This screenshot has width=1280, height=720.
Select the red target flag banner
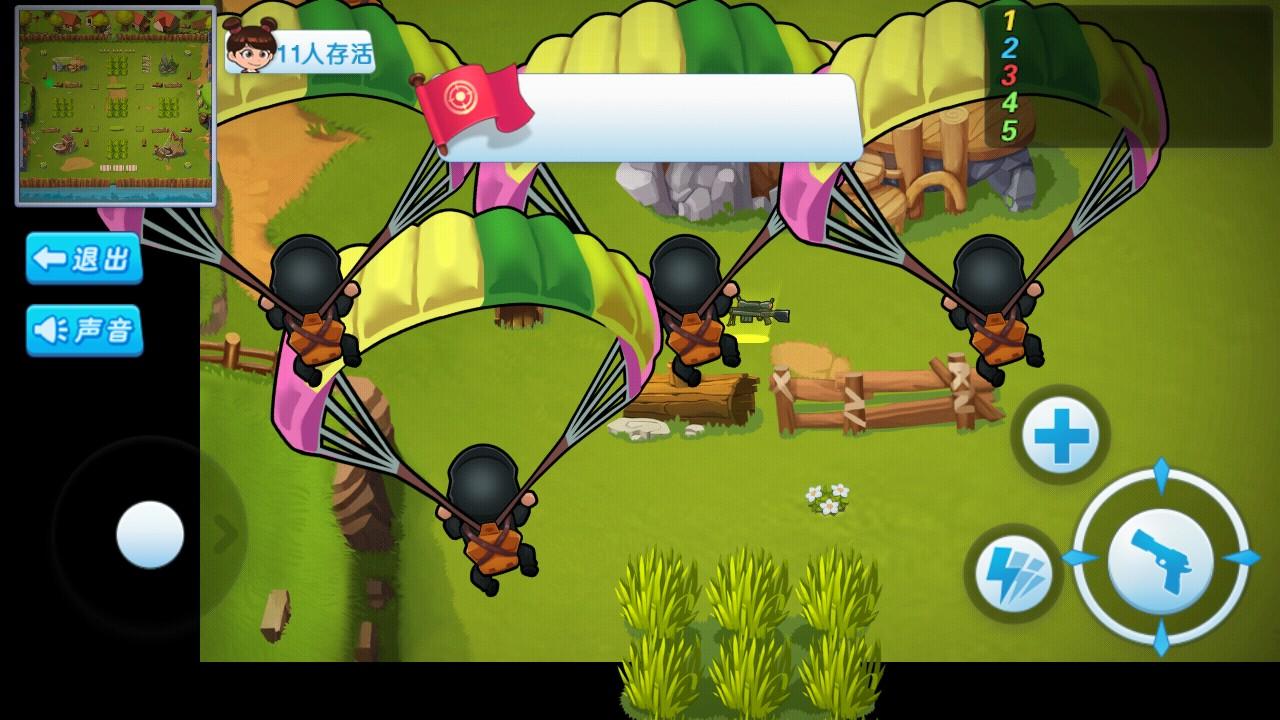[x=472, y=107]
